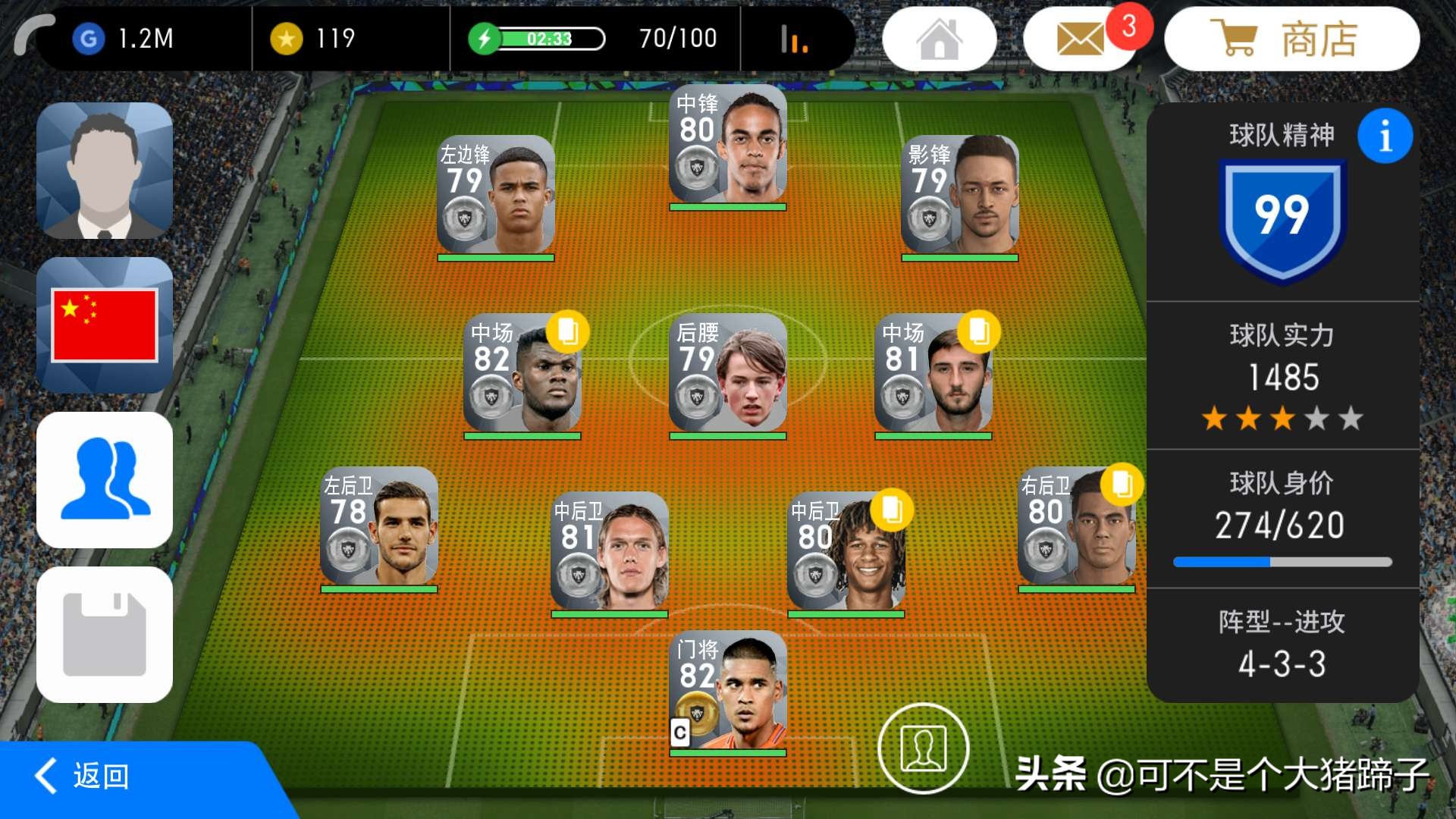Select the China flag emblem tile
Viewport: 1456px width, 819px height.
[105, 325]
